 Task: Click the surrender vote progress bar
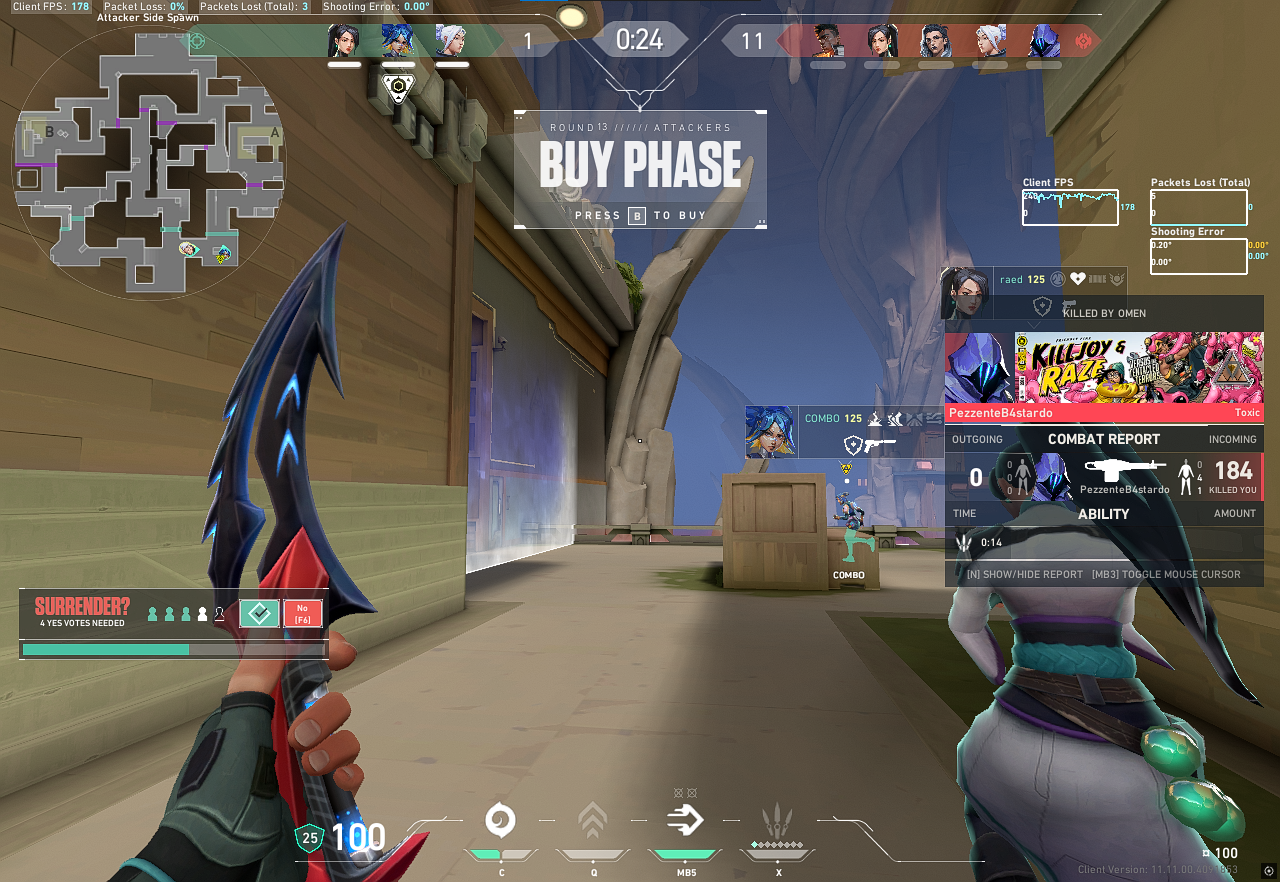click(x=172, y=649)
